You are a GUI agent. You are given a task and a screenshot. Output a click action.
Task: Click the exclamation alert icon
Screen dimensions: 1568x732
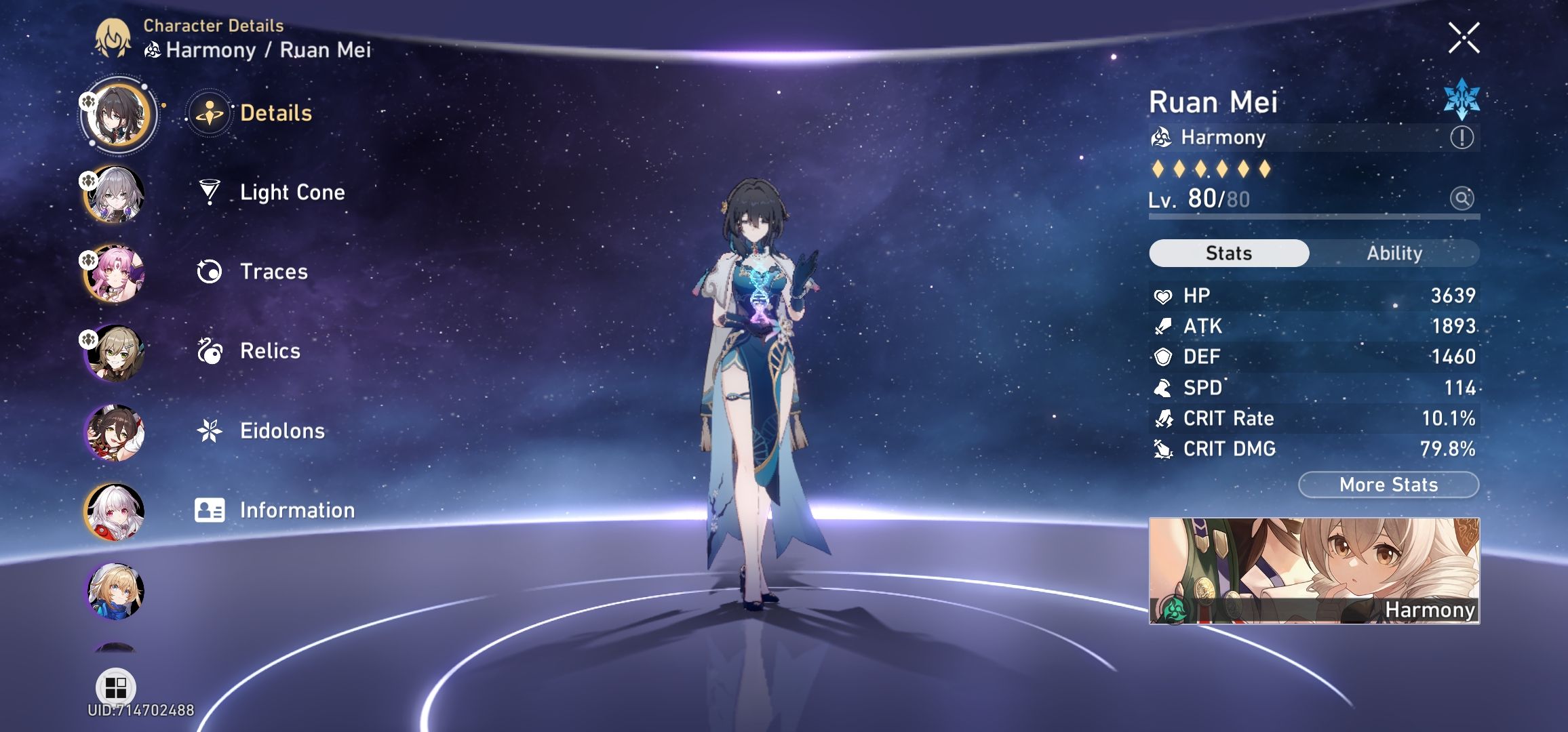pos(1462,138)
